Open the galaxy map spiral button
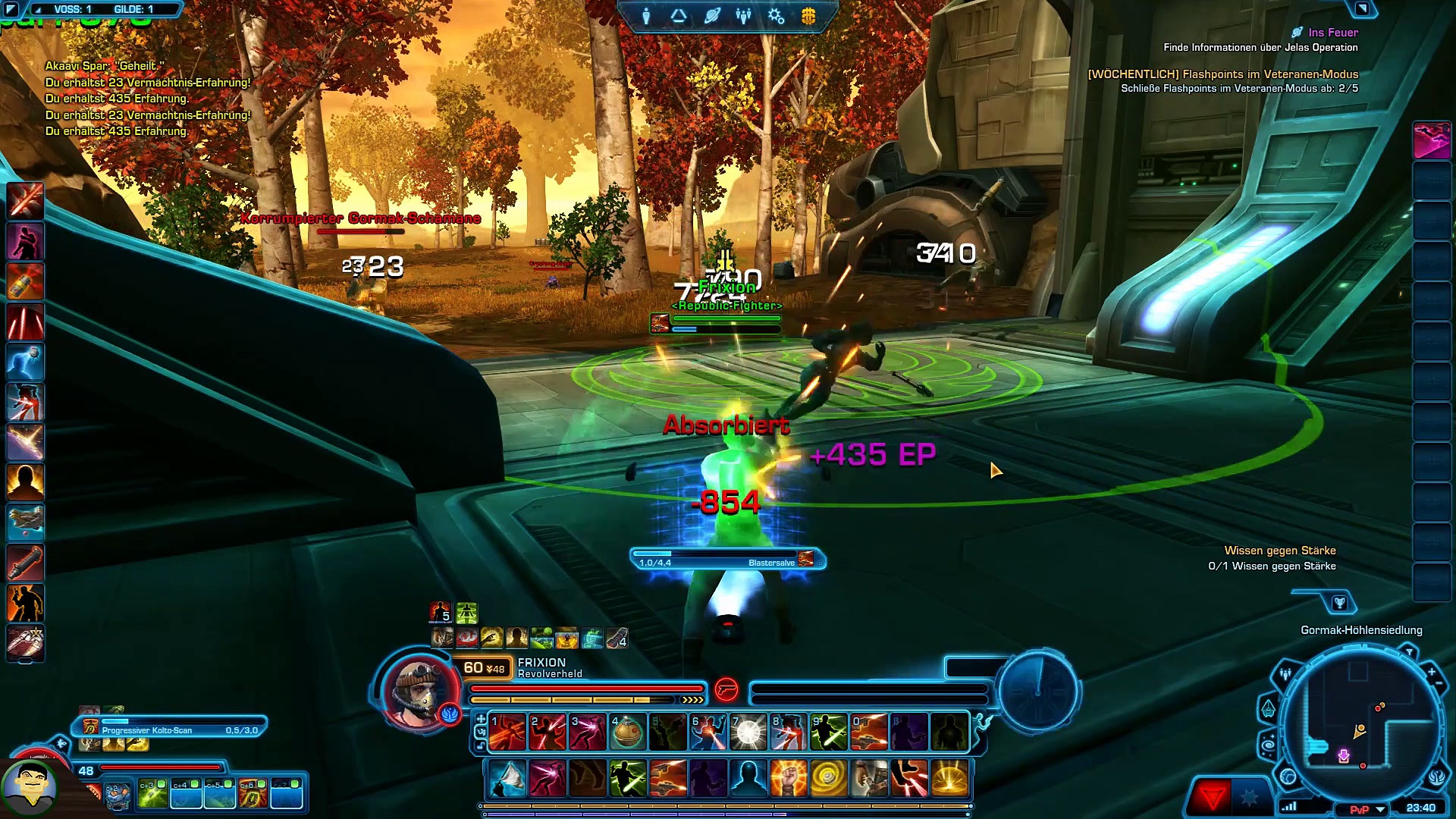Image resolution: width=1456 pixels, height=819 pixels. coord(1269,746)
